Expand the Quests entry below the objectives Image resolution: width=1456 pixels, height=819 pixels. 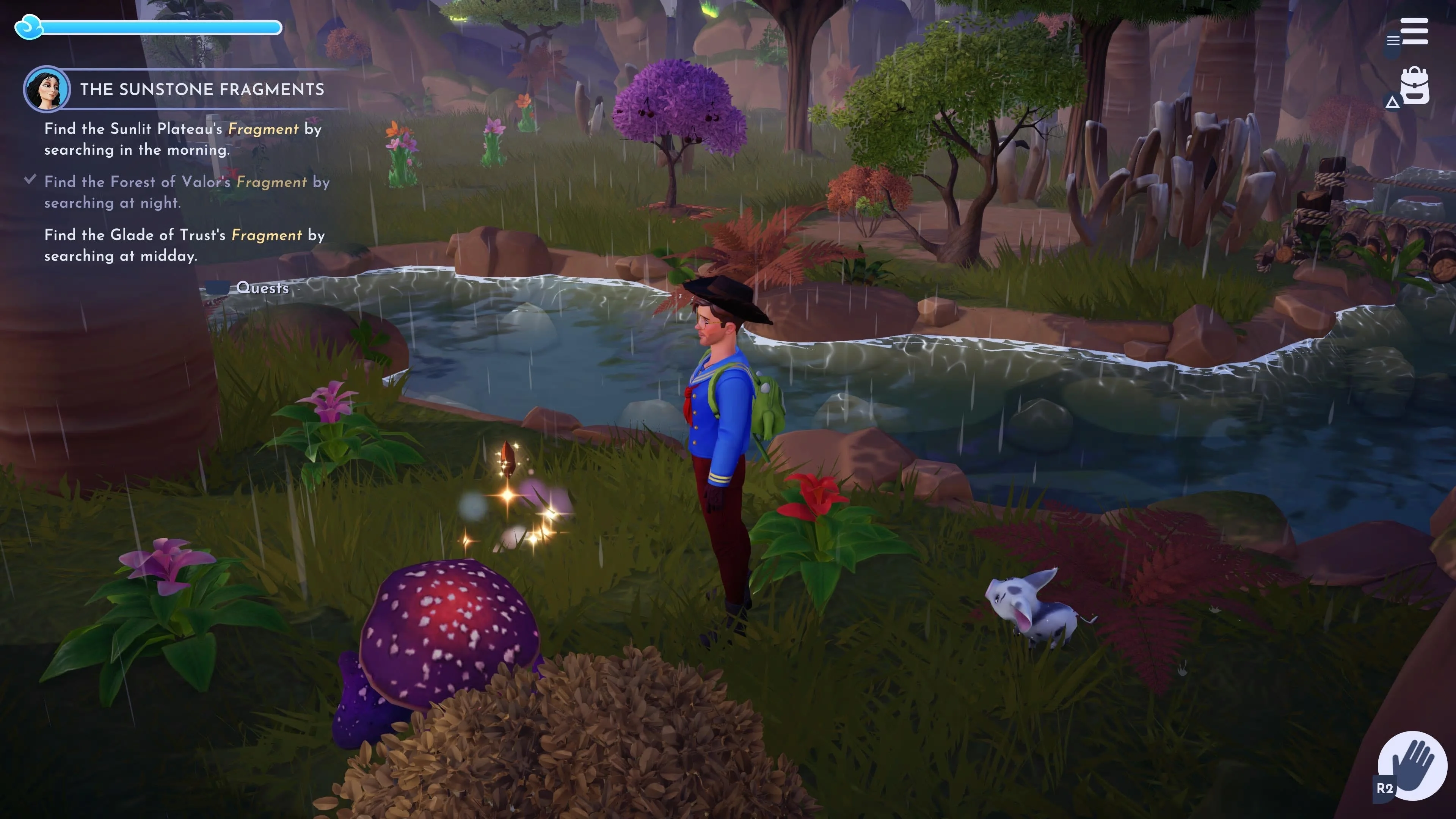tap(264, 288)
